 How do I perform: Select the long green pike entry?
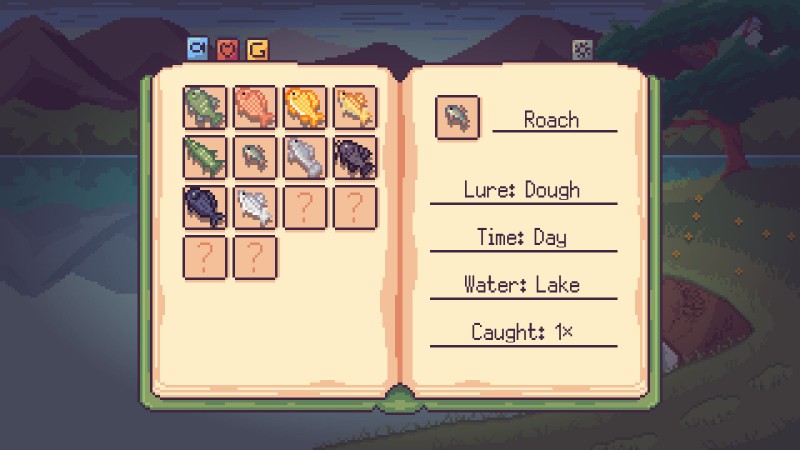205,157
